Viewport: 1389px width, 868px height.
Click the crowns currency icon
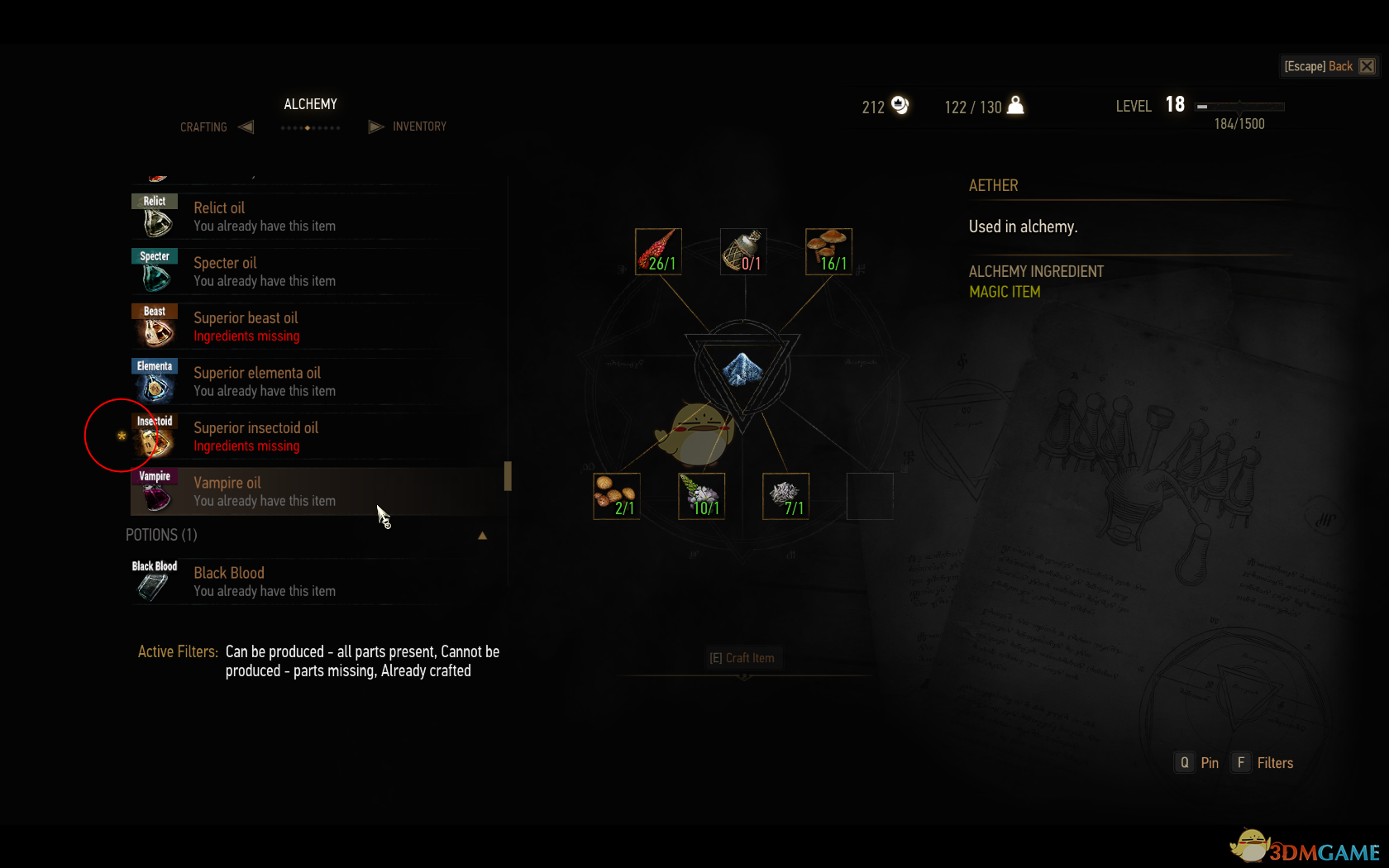click(900, 106)
